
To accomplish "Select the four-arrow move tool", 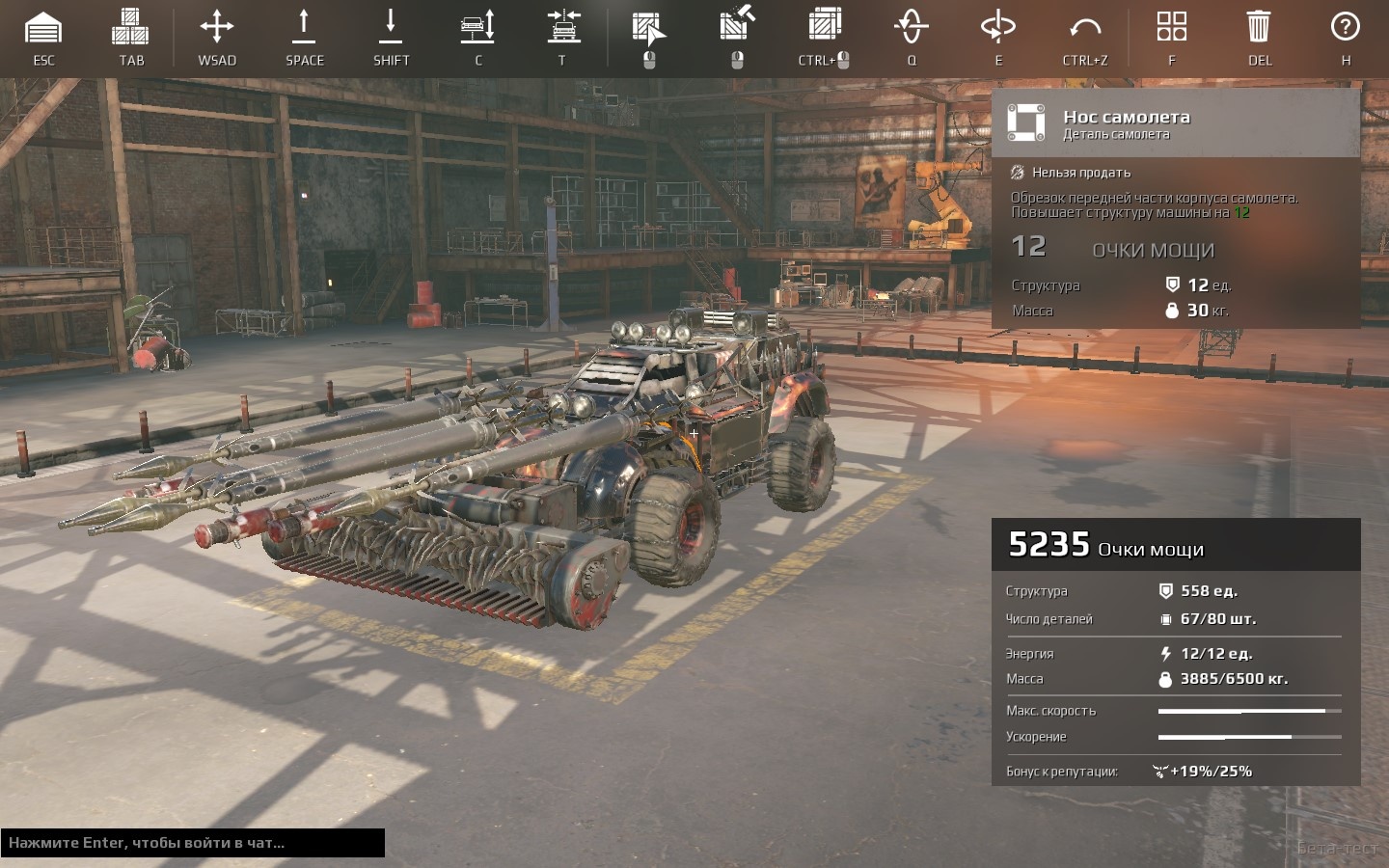I will pyautogui.click(x=217, y=27).
